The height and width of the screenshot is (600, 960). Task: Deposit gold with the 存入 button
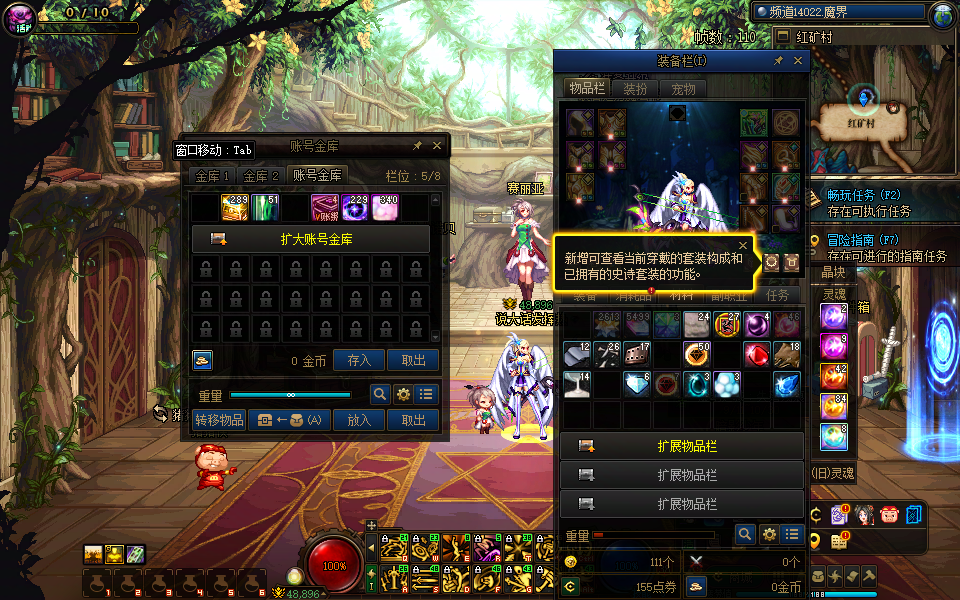click(359, 360)
